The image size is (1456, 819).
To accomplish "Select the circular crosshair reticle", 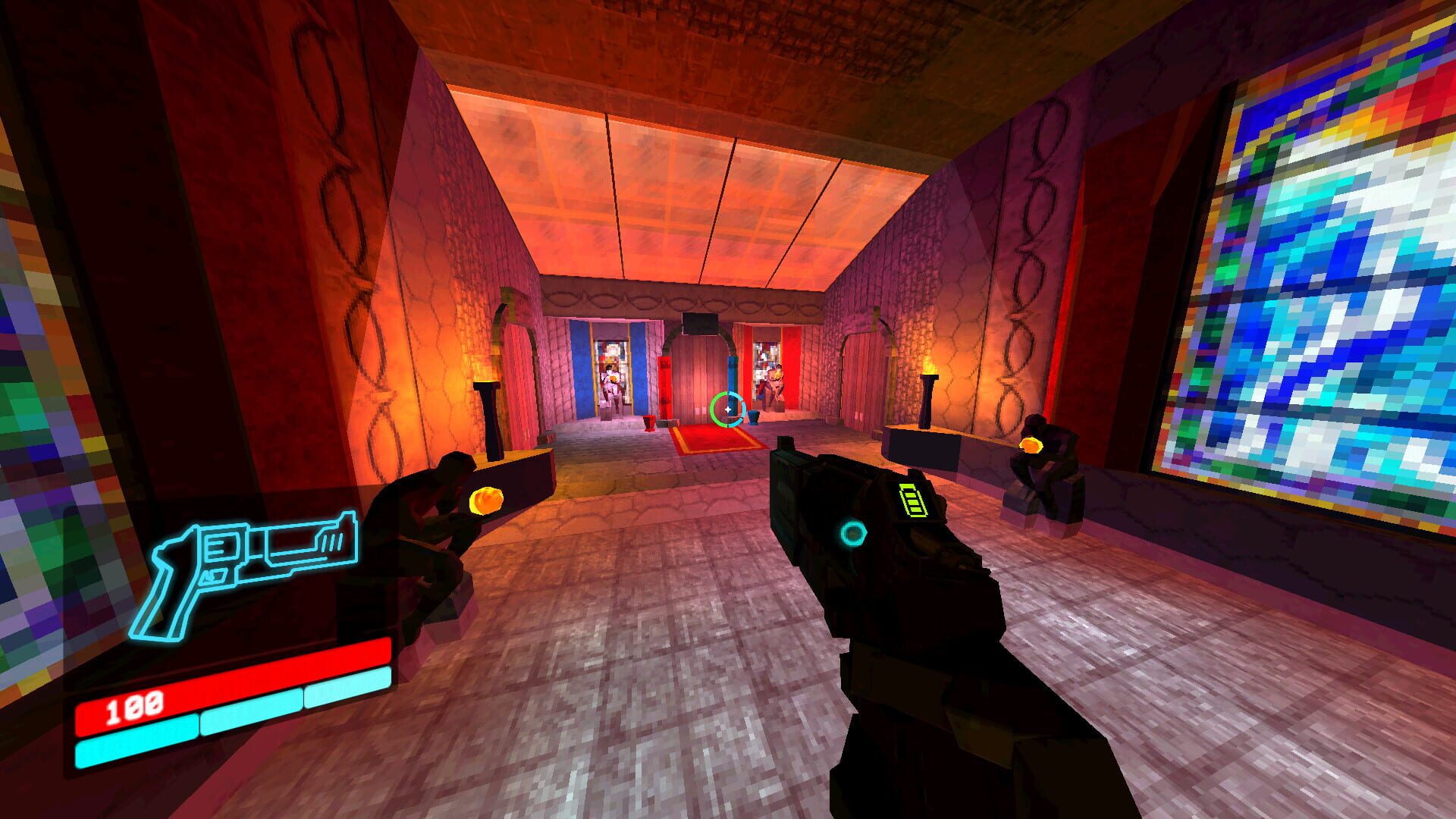I will coord(726,409).
